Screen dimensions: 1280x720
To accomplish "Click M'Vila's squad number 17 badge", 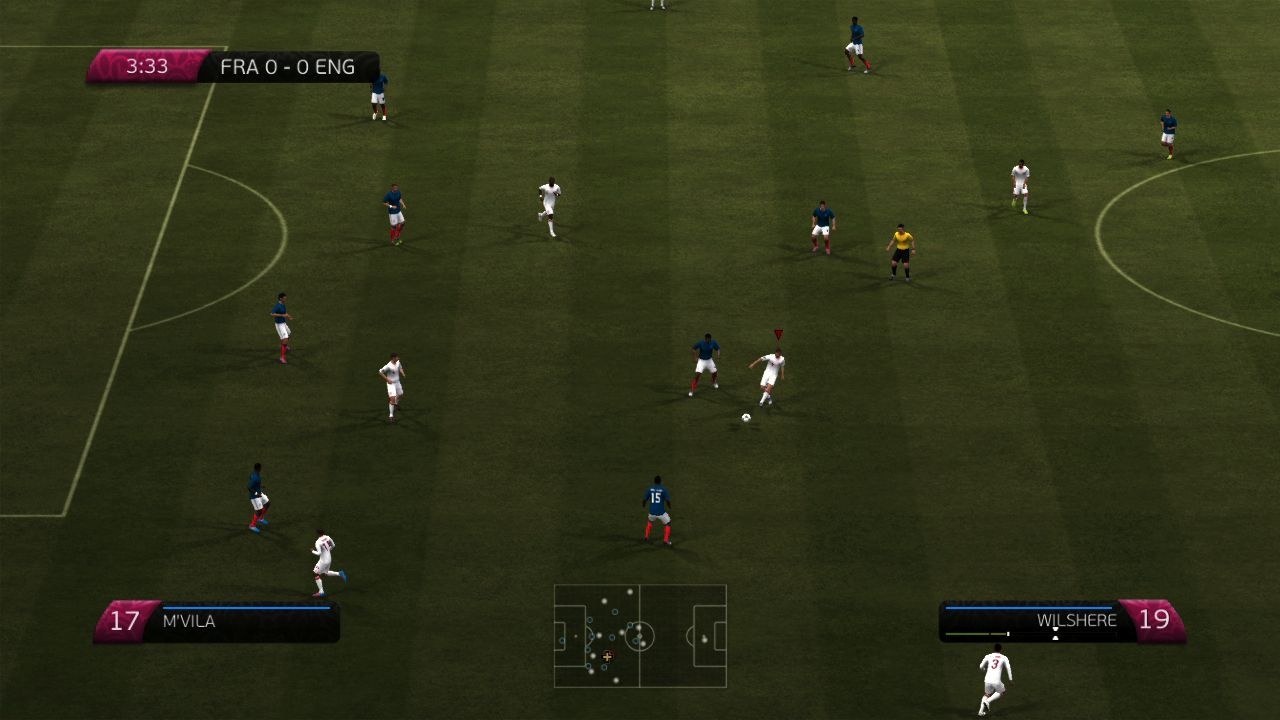I will click(125, 620).
